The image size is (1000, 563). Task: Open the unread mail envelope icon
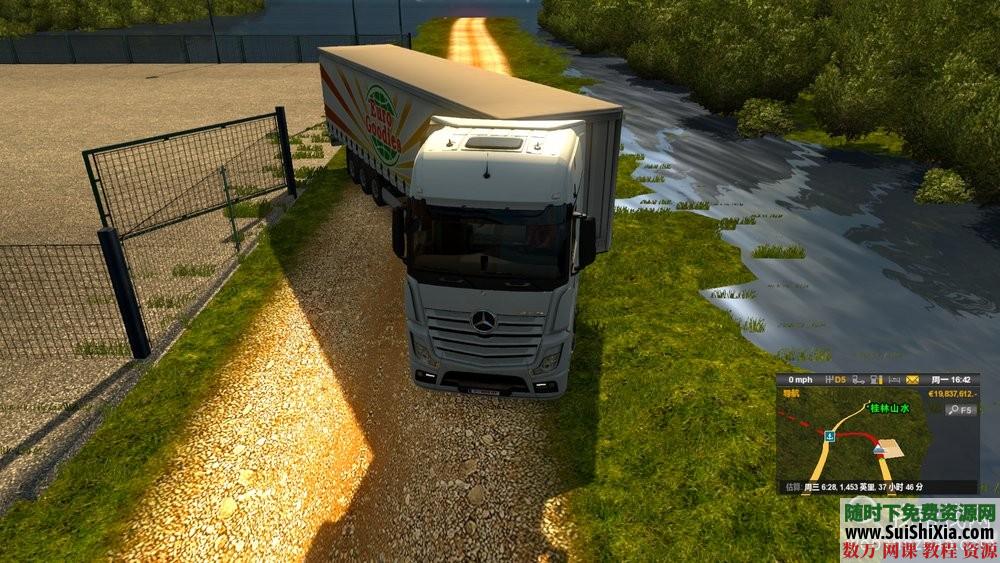912,380
